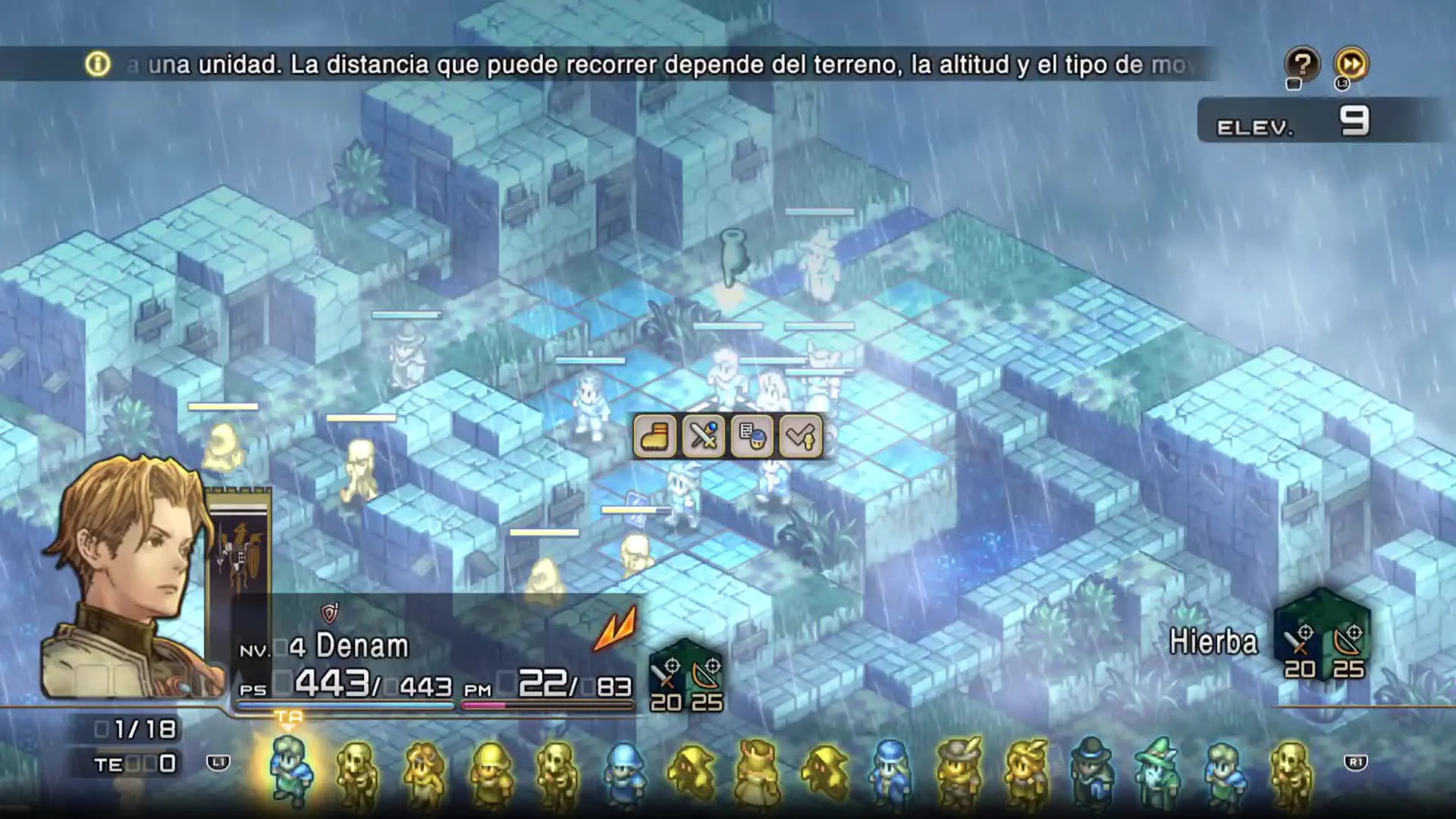The image size is (1456, 819).
Task: Open the sword and staff action command
Action: [703, 437]
